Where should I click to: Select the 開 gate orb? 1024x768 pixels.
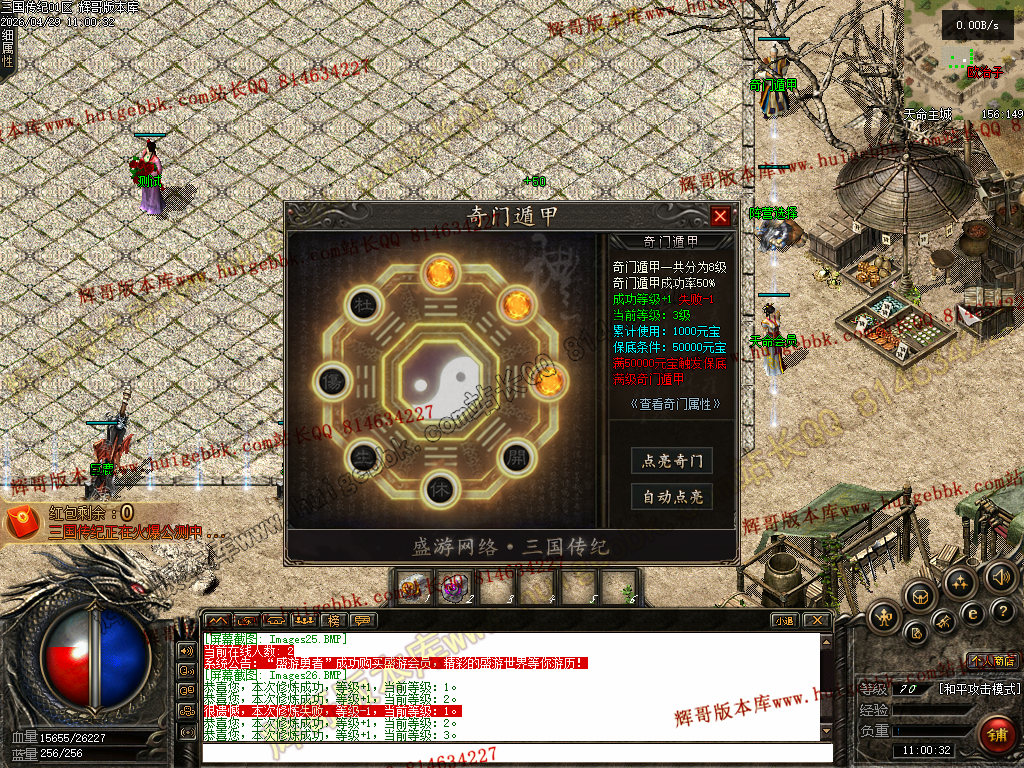click(x=514, y=456)
